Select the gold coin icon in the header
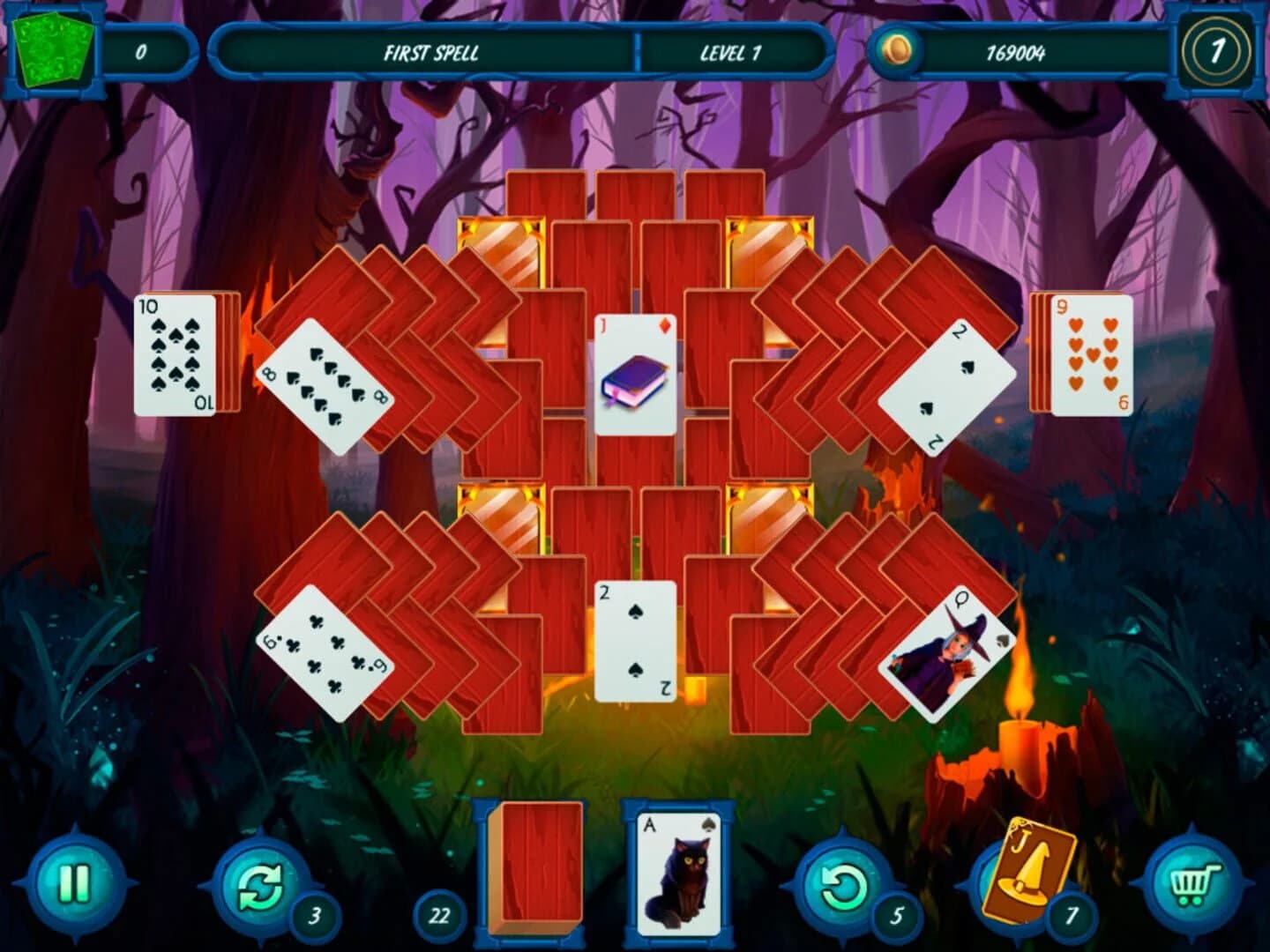Screen dimensions: 1270x952 (896, 51)
